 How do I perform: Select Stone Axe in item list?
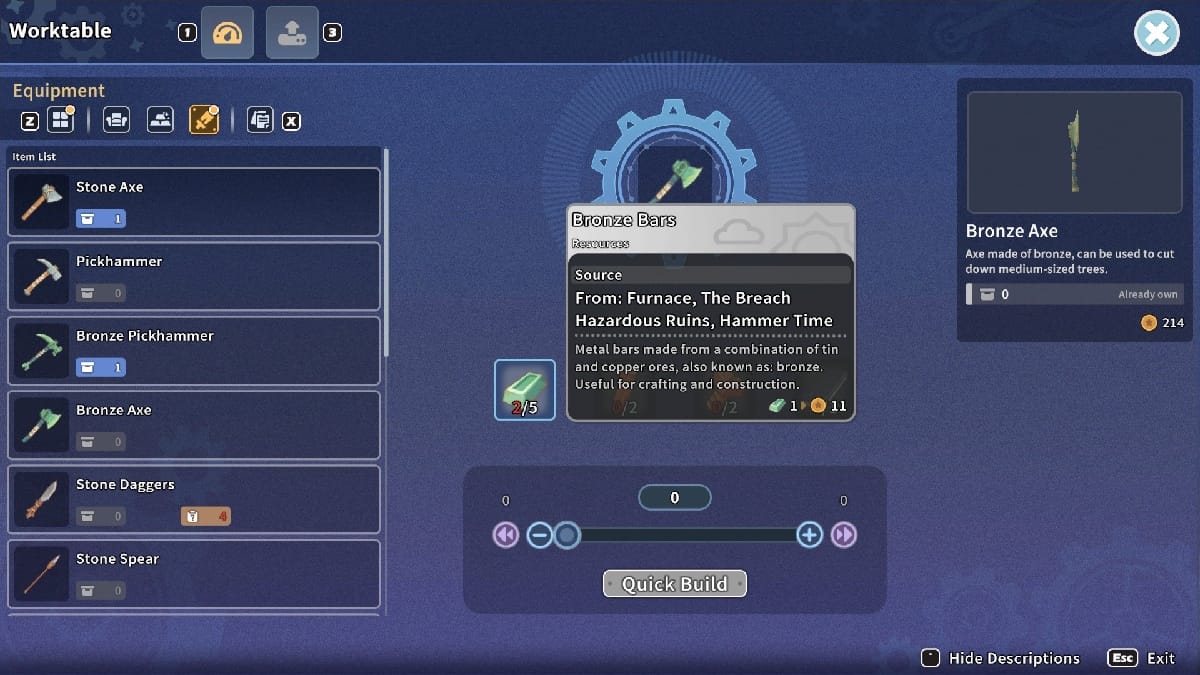(x=194, y=202)
